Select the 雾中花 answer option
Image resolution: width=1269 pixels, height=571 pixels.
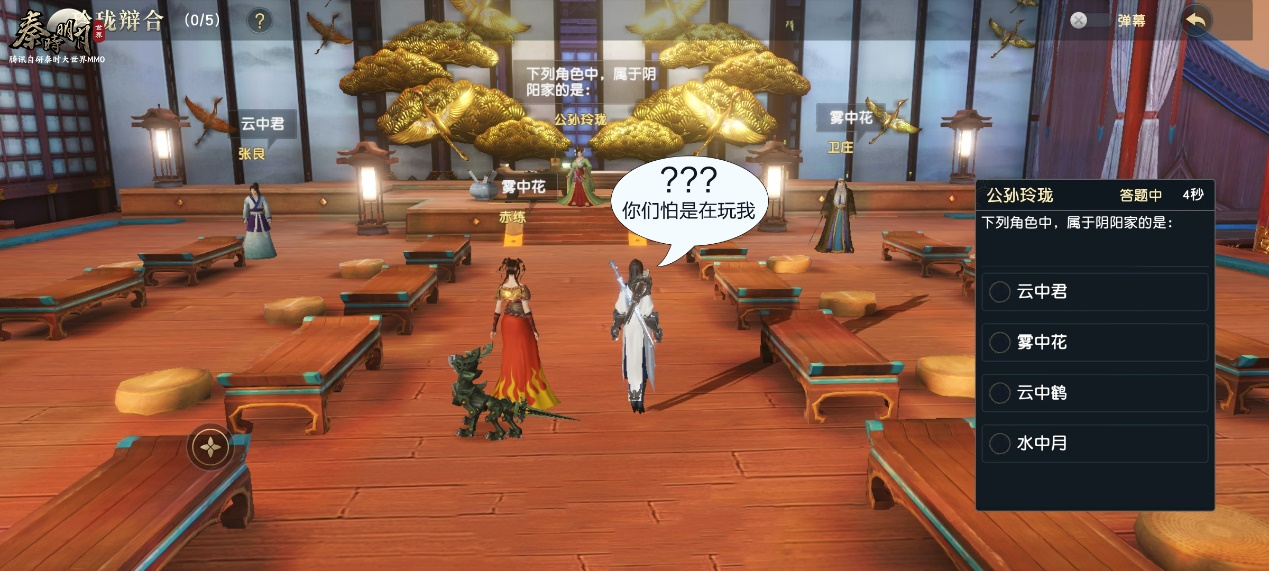(x=1094, y=342)
